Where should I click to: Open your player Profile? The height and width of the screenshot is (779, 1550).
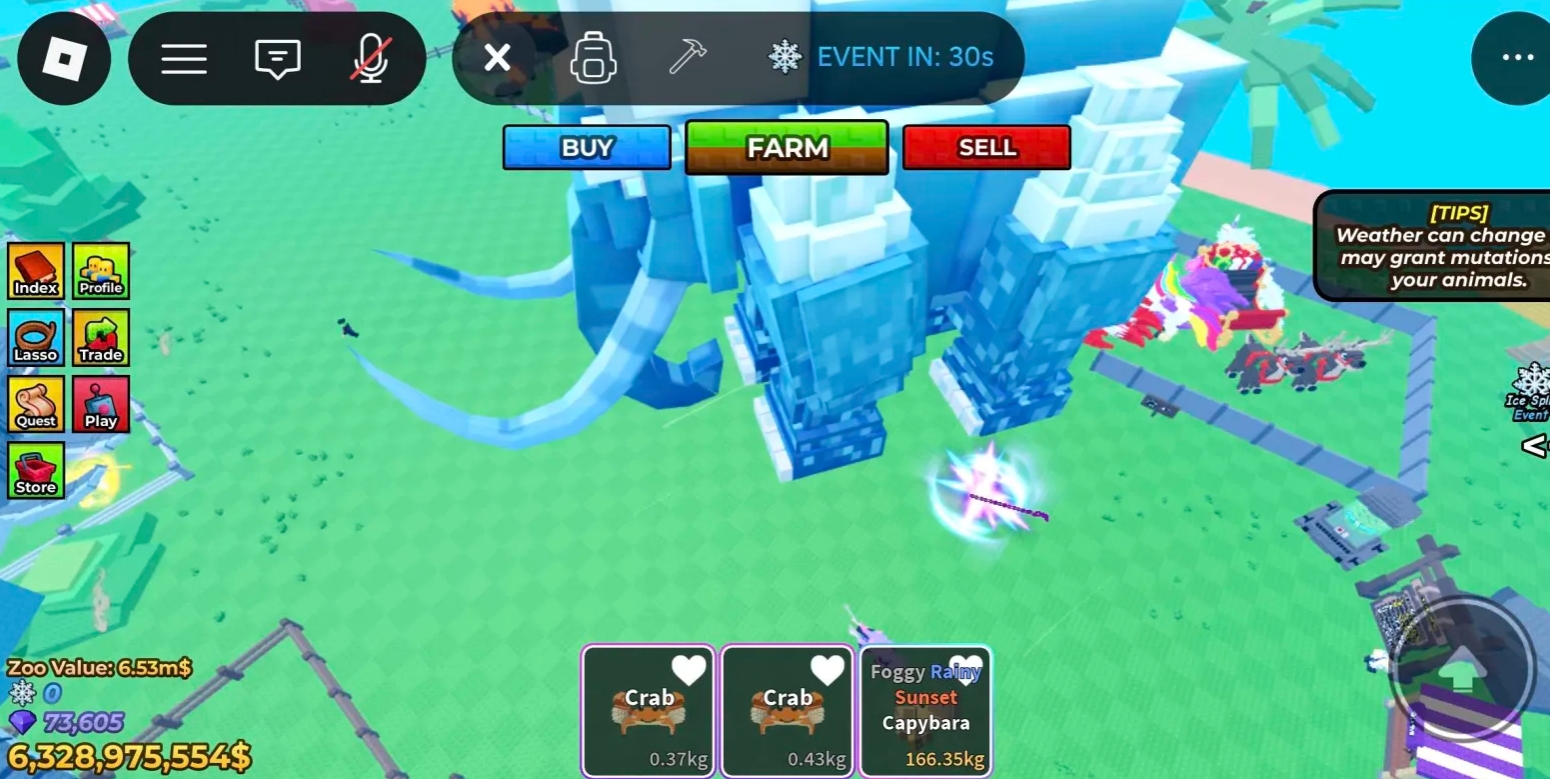(101, 270)
